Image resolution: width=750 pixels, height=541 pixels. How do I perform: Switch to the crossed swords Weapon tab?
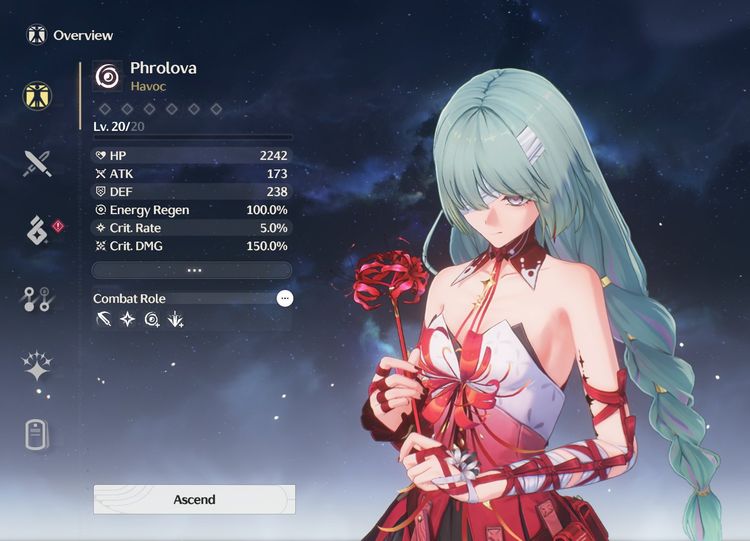tap(38, 163)
